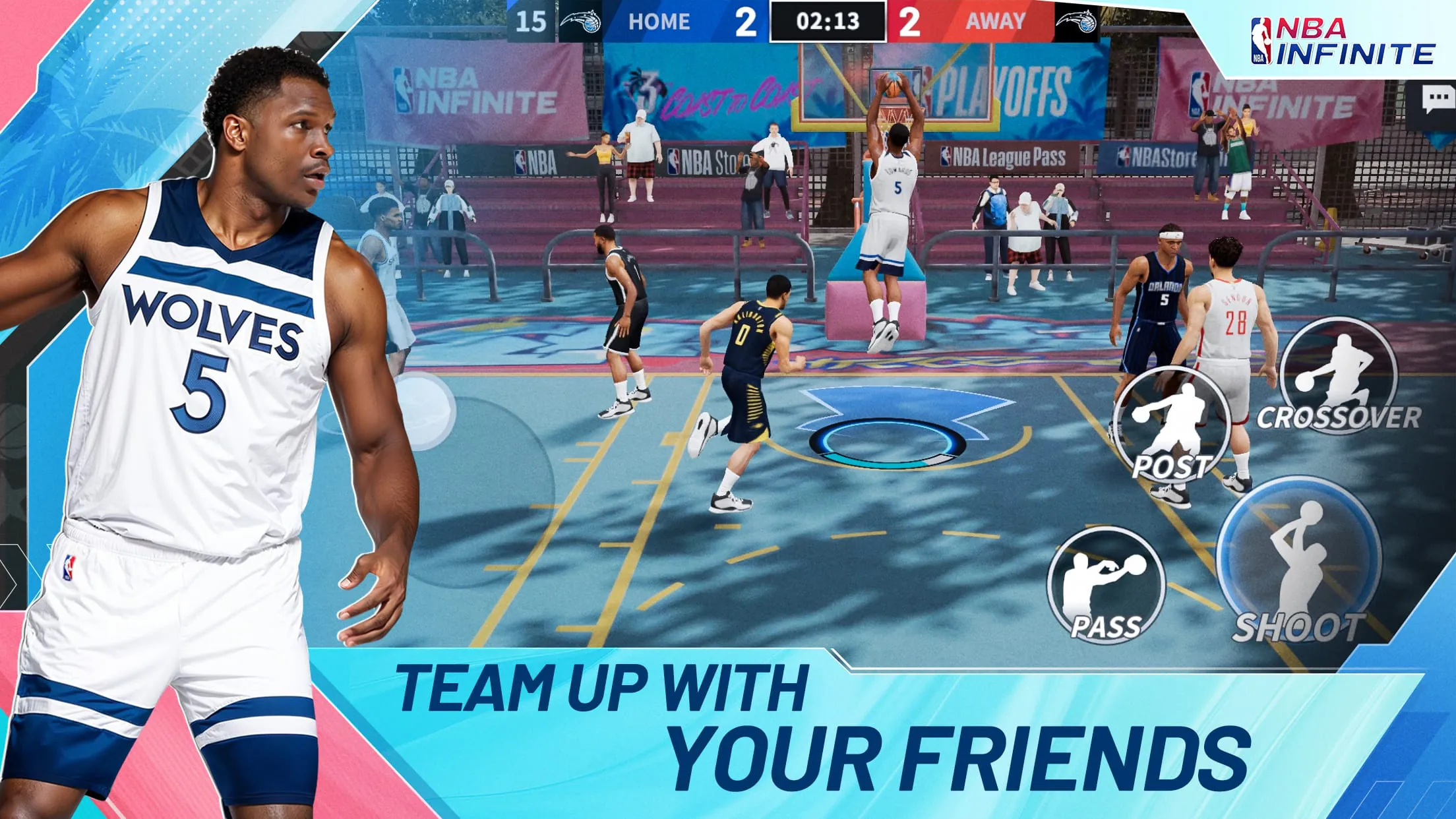The image size is (1456, 819).
Task: Select the HOME team Magic logo
Action: (580, 20)
